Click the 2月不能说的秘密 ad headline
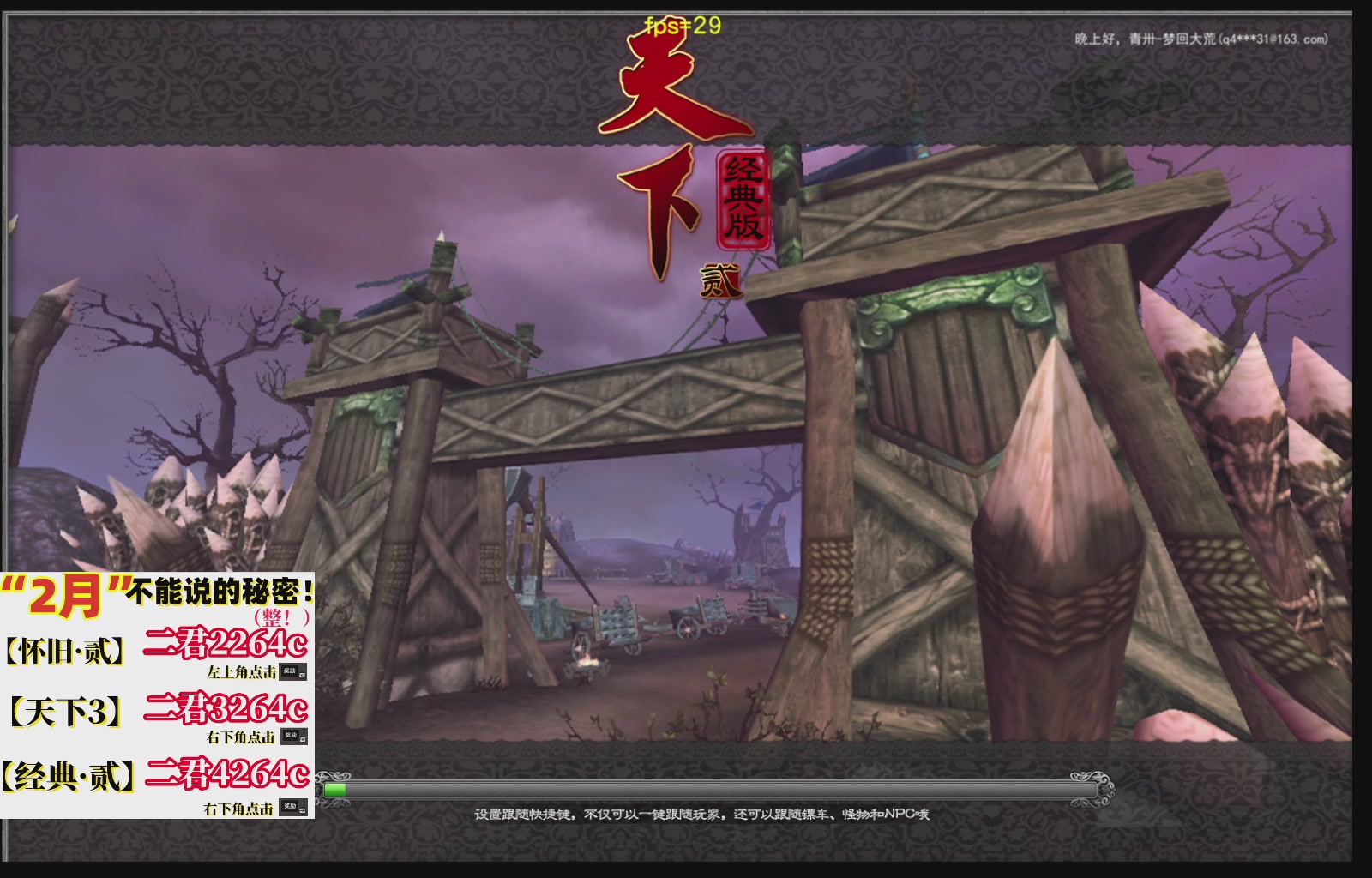The height and width of the screenshot is (878, 1372). pyautogui.click(x=159, y=592)
